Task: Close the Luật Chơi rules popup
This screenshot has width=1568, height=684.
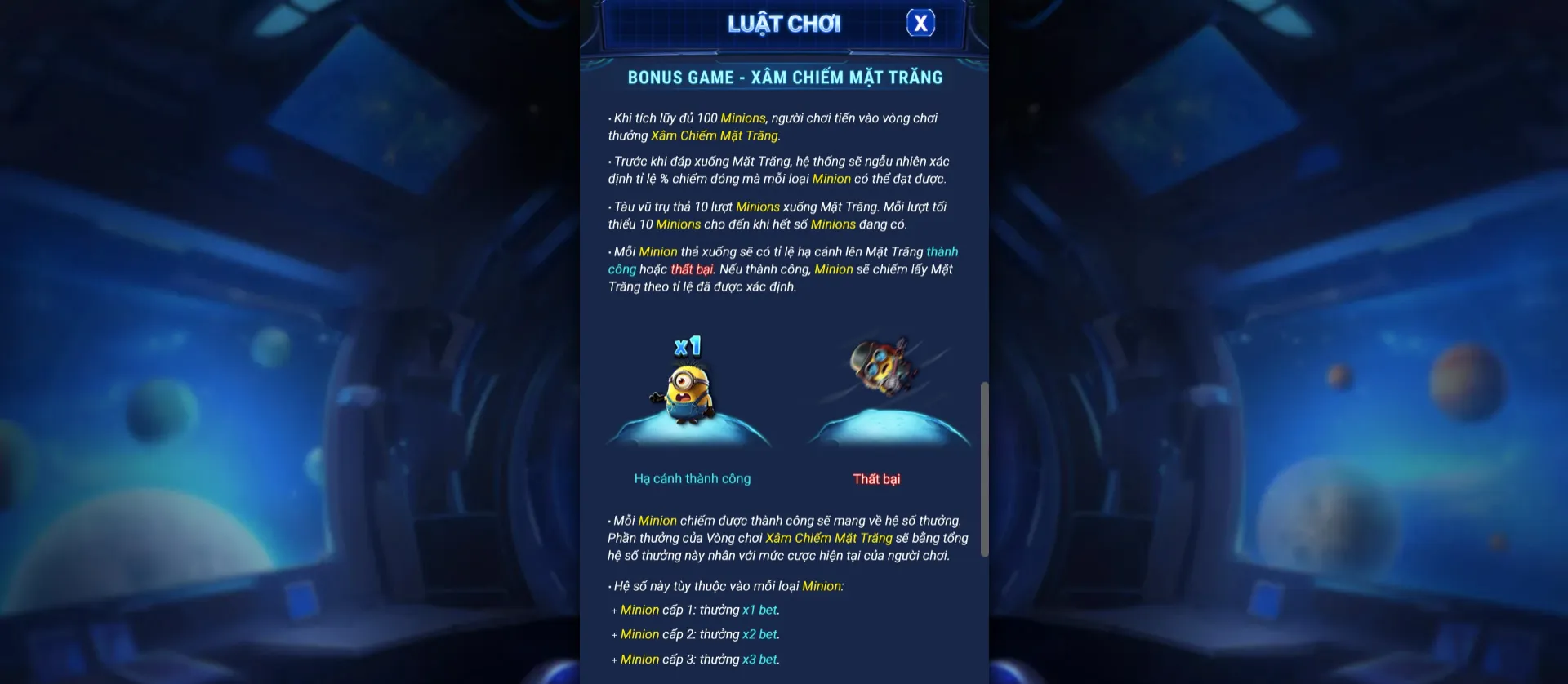Action: point(920,23)
